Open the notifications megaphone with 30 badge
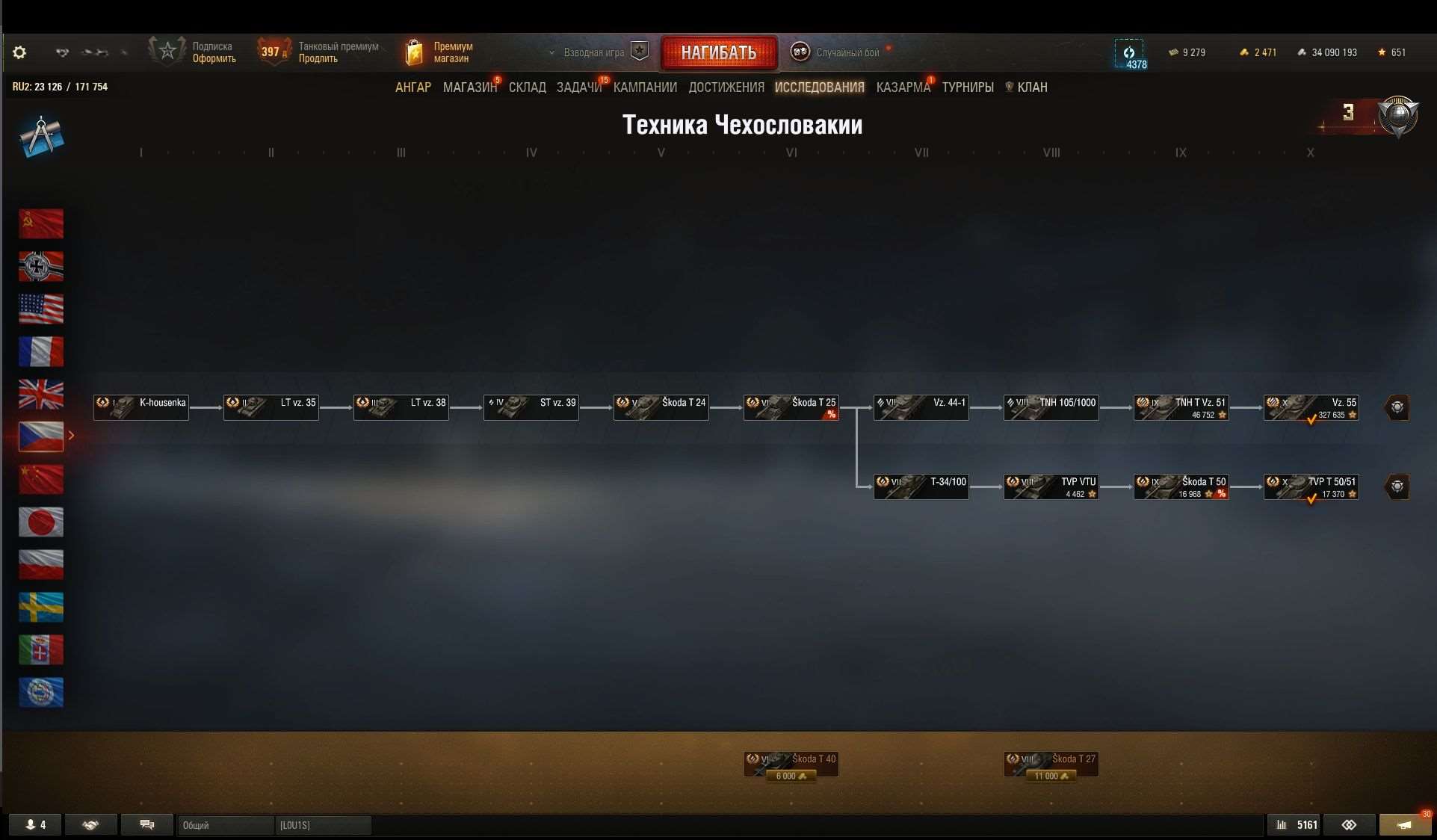 [1404, 824]
